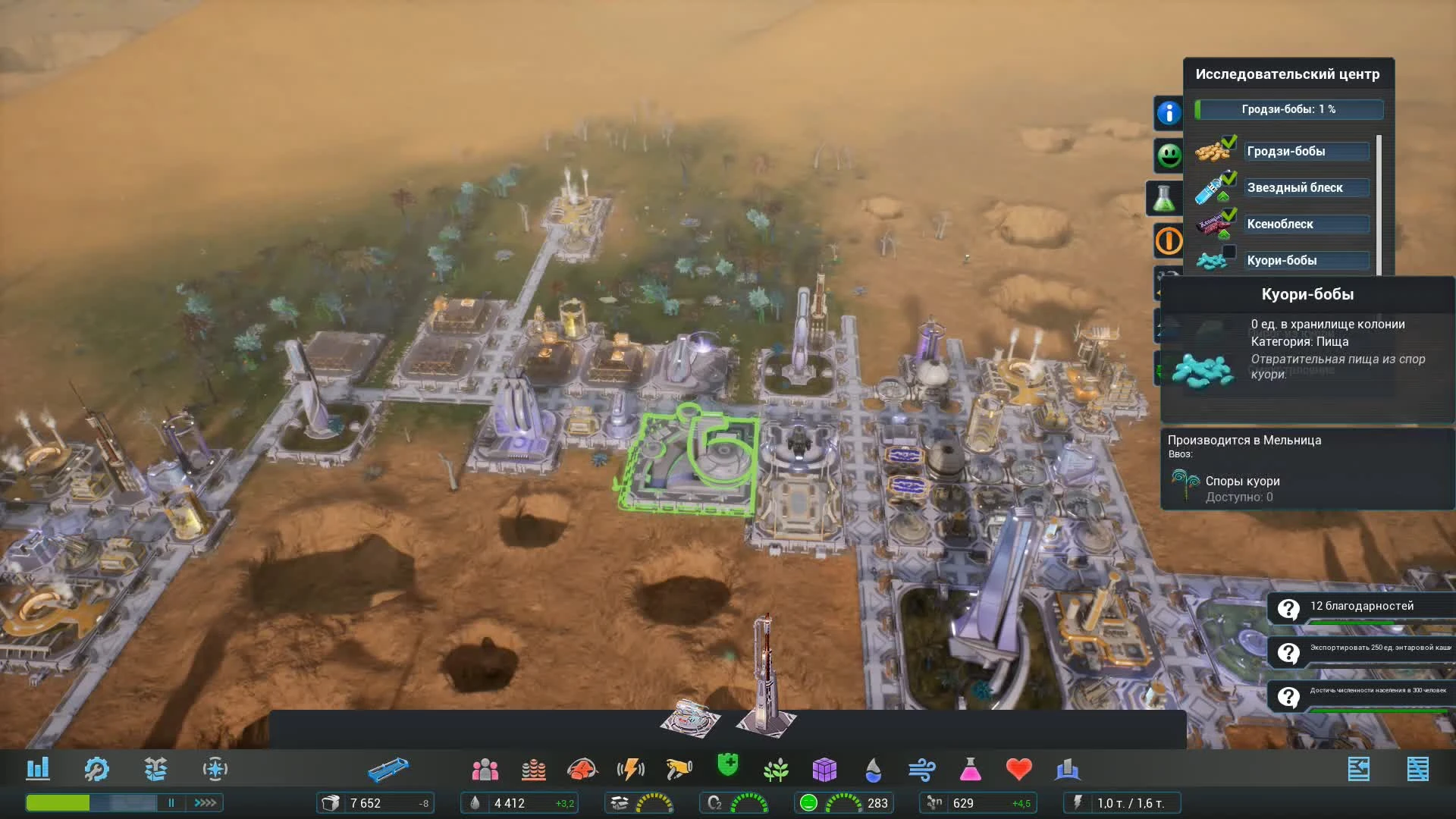Open the pink flask research overlay
This screenshot has width=1456, height=819.
pos(971,768)
